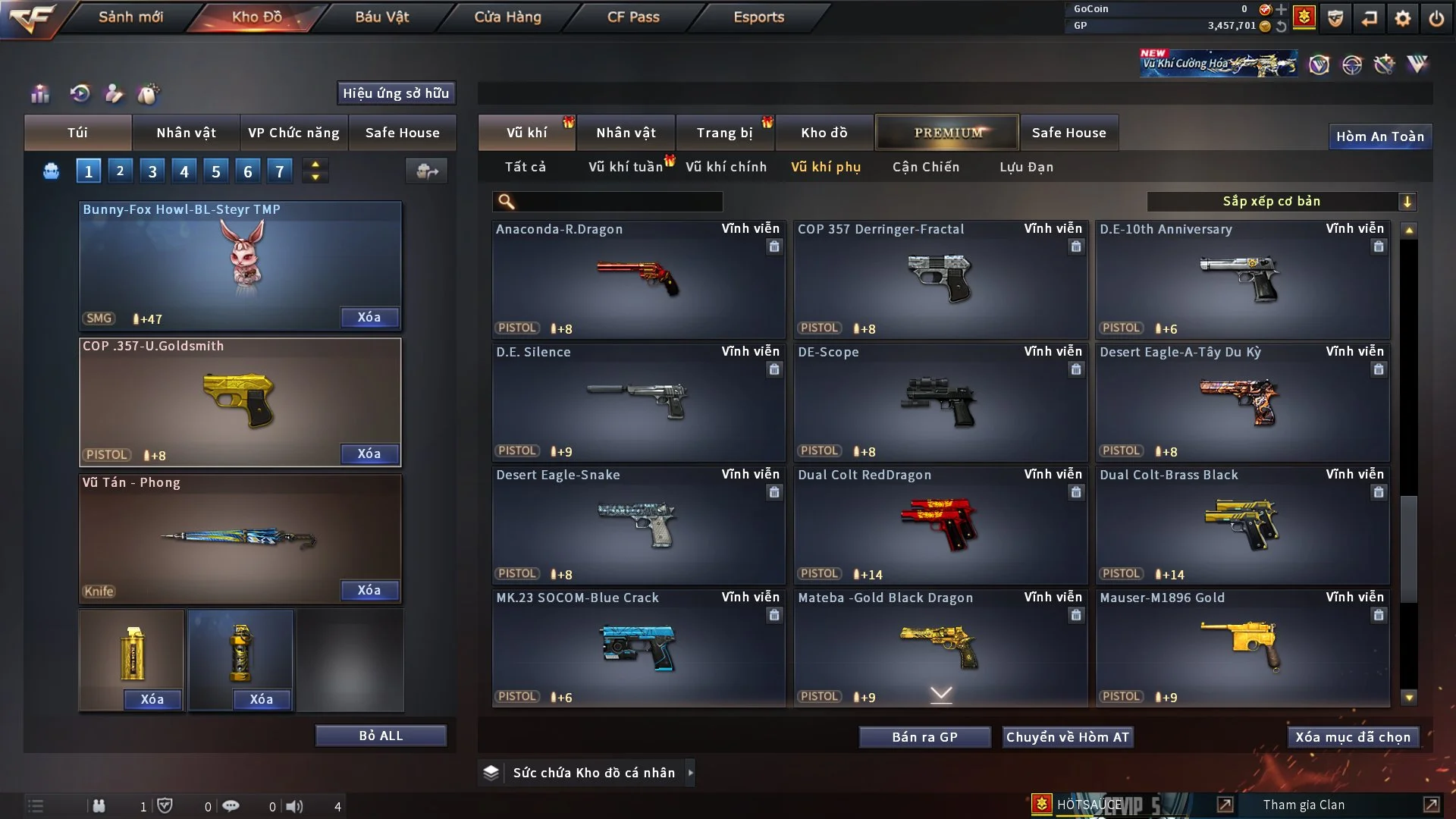Select the Anaconda-R.Dragon revolver
This screenshot has height=819, width=1456.
click(x=638, y=279)
